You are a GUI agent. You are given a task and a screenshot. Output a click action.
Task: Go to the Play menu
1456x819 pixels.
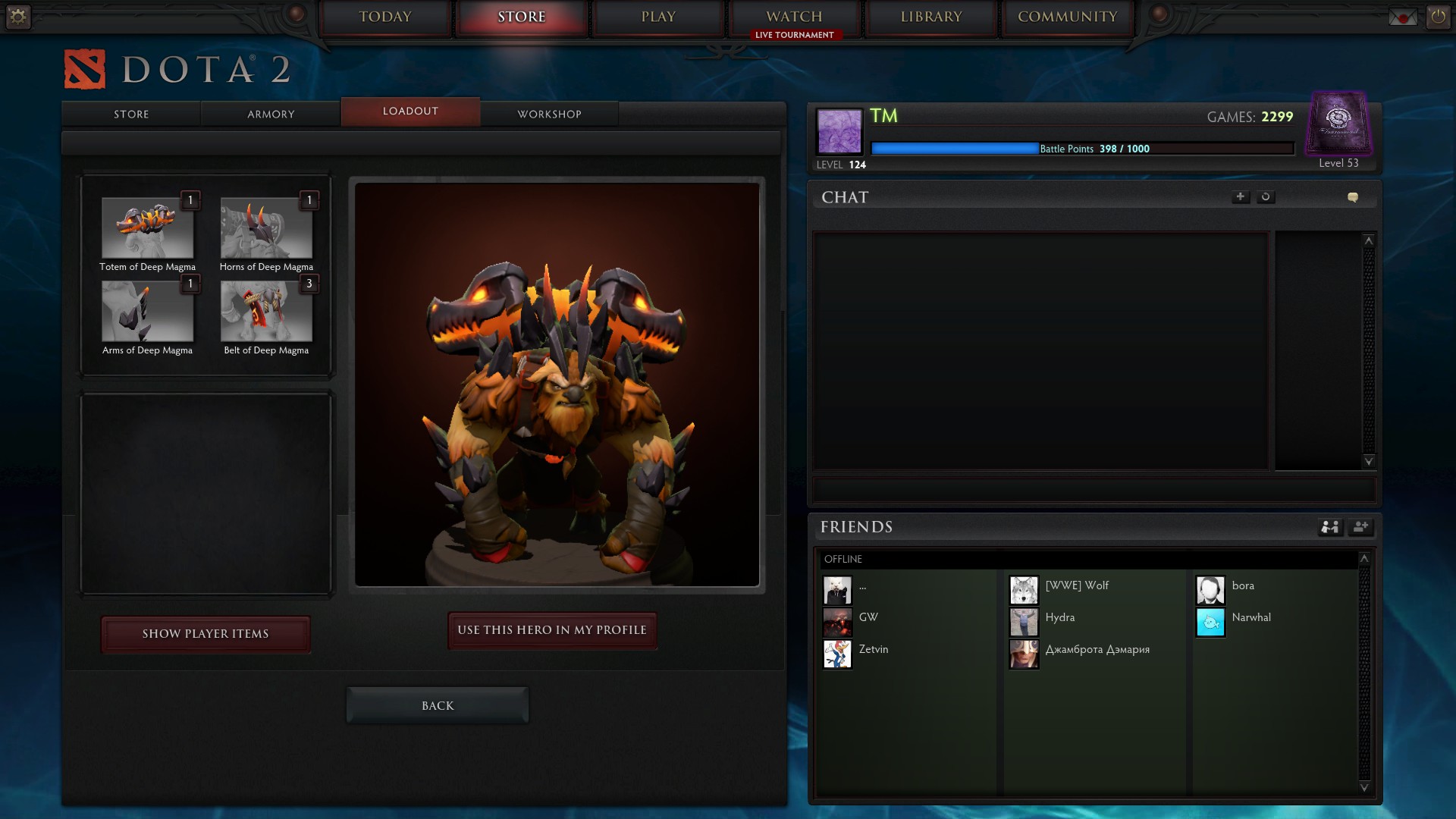click(658, 17)
